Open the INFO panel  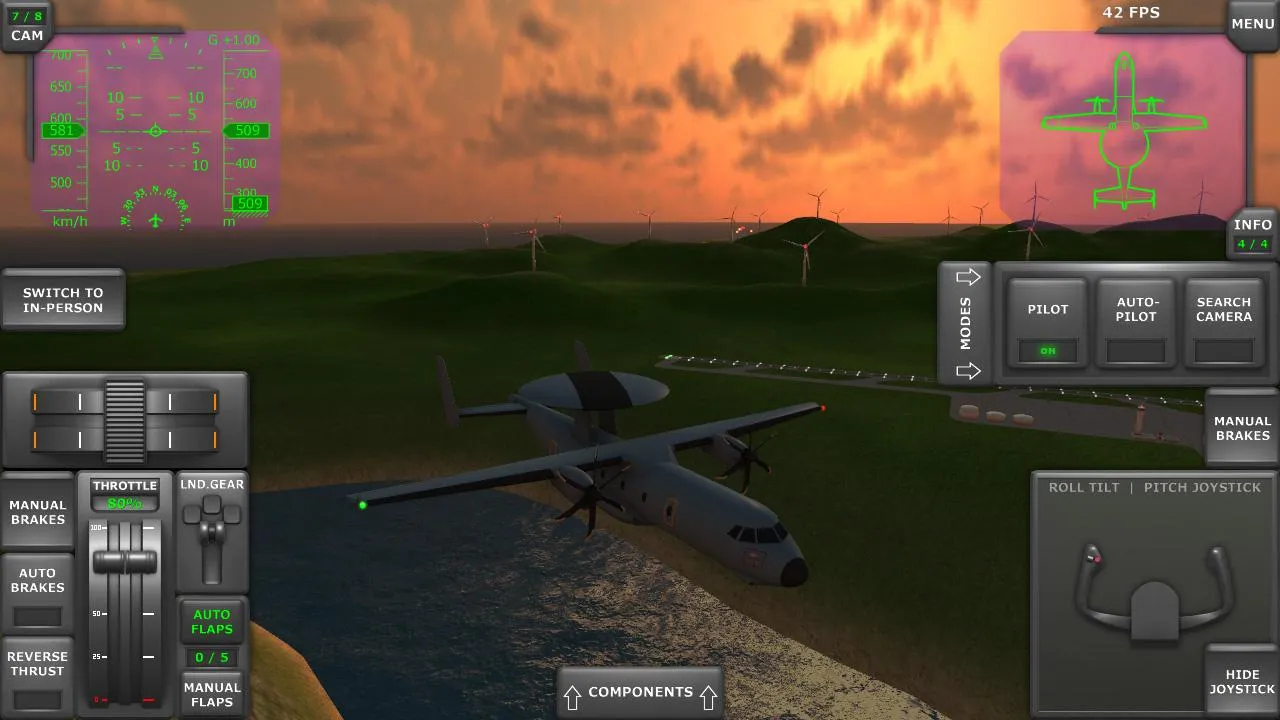(x=1252, y=232)
